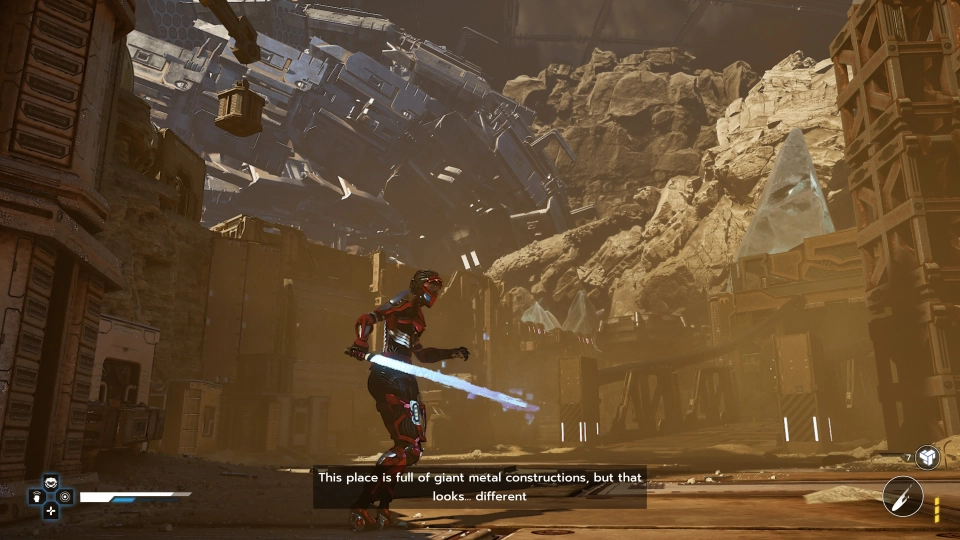Choose the concentric rings ability icon
Viewport: 960px width, 540px height.
(x=65, y=496)
